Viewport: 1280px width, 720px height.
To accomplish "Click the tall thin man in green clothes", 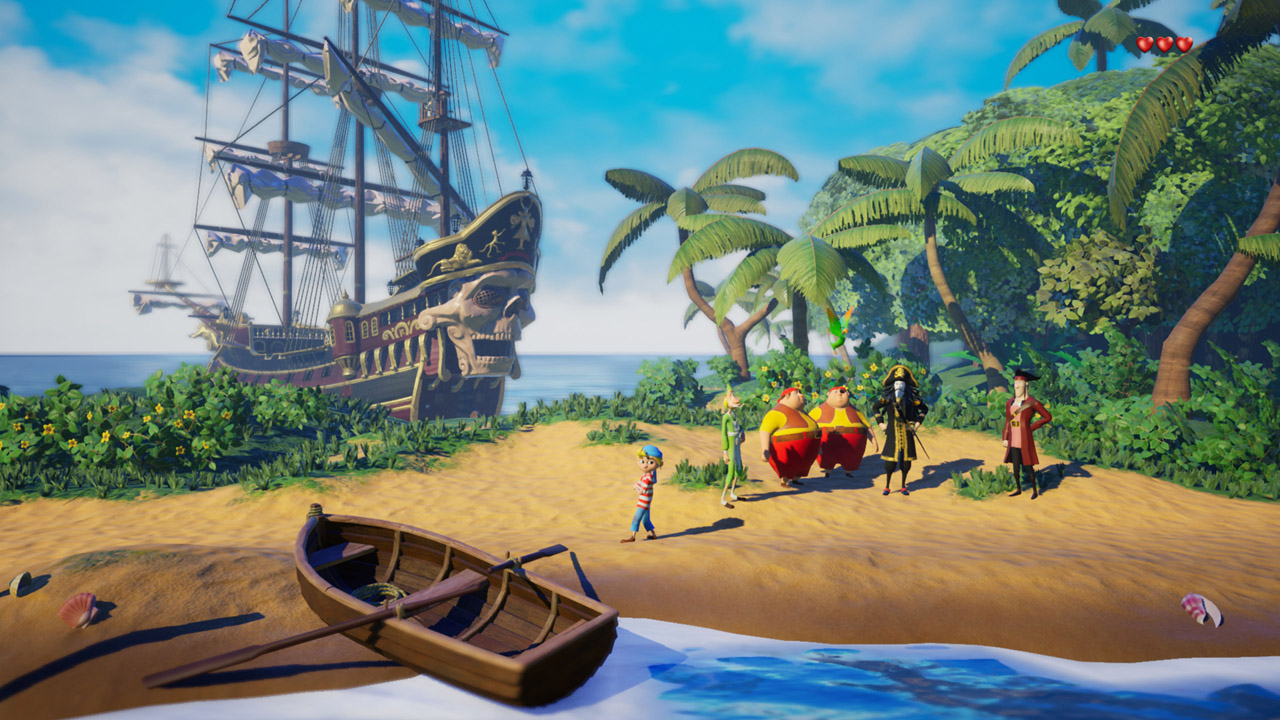I will pyautogui.click(x=730, y=440).
